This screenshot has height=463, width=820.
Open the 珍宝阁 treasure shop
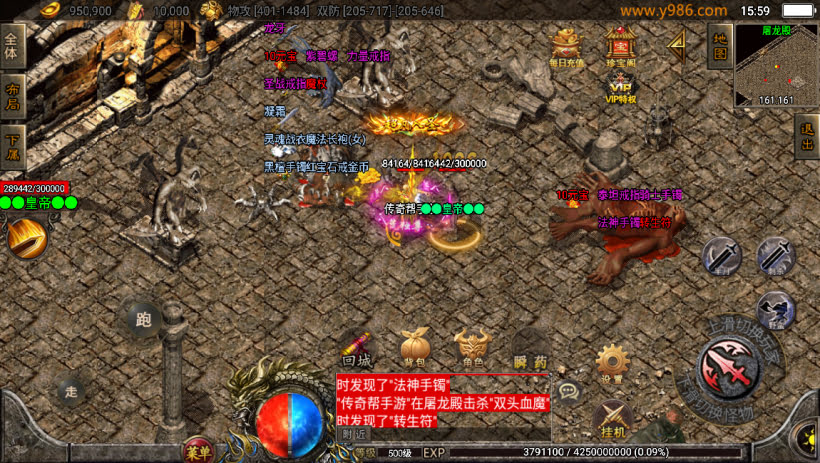pos(620,44)
